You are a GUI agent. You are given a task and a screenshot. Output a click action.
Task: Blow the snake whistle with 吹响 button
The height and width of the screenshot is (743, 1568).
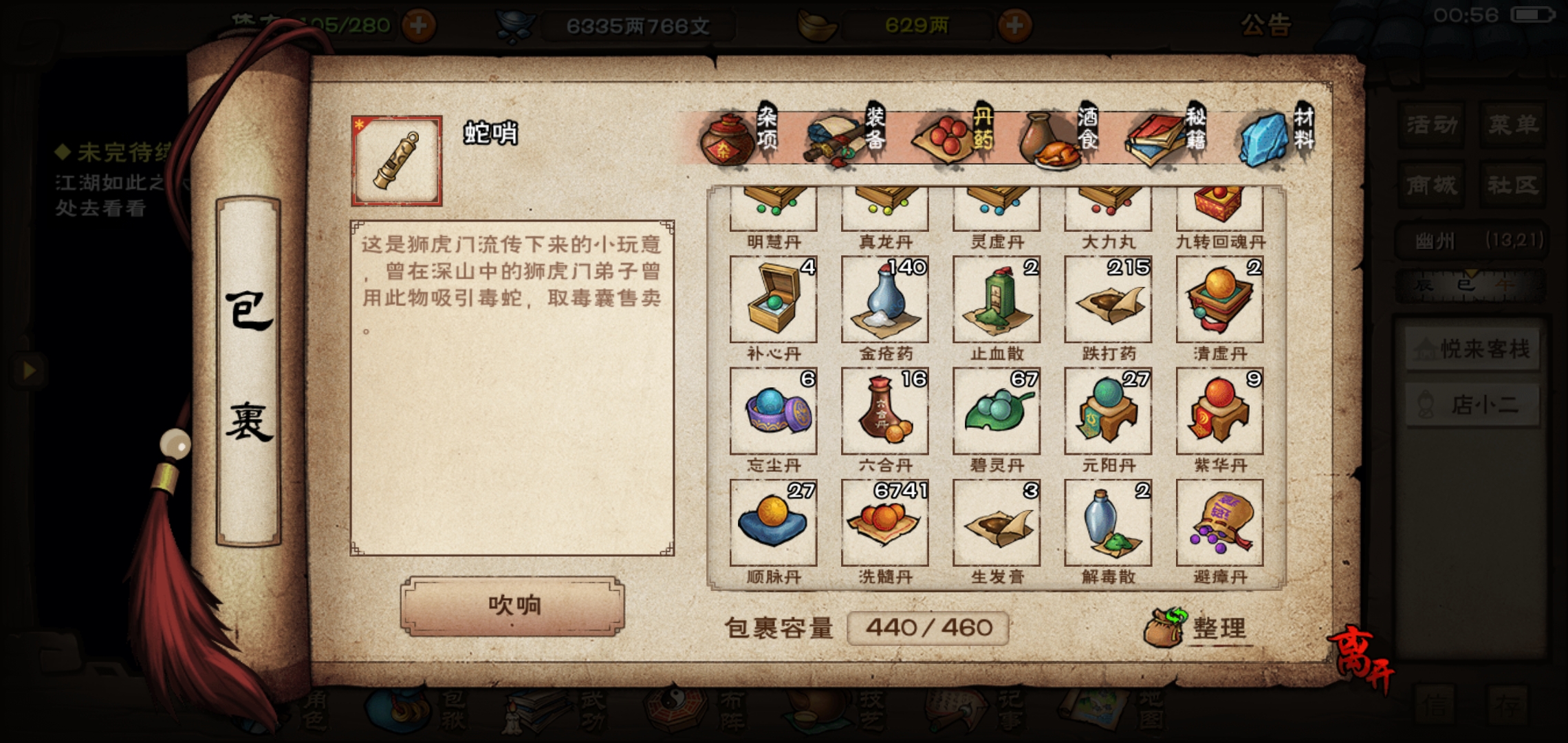(x=512, y=605)
